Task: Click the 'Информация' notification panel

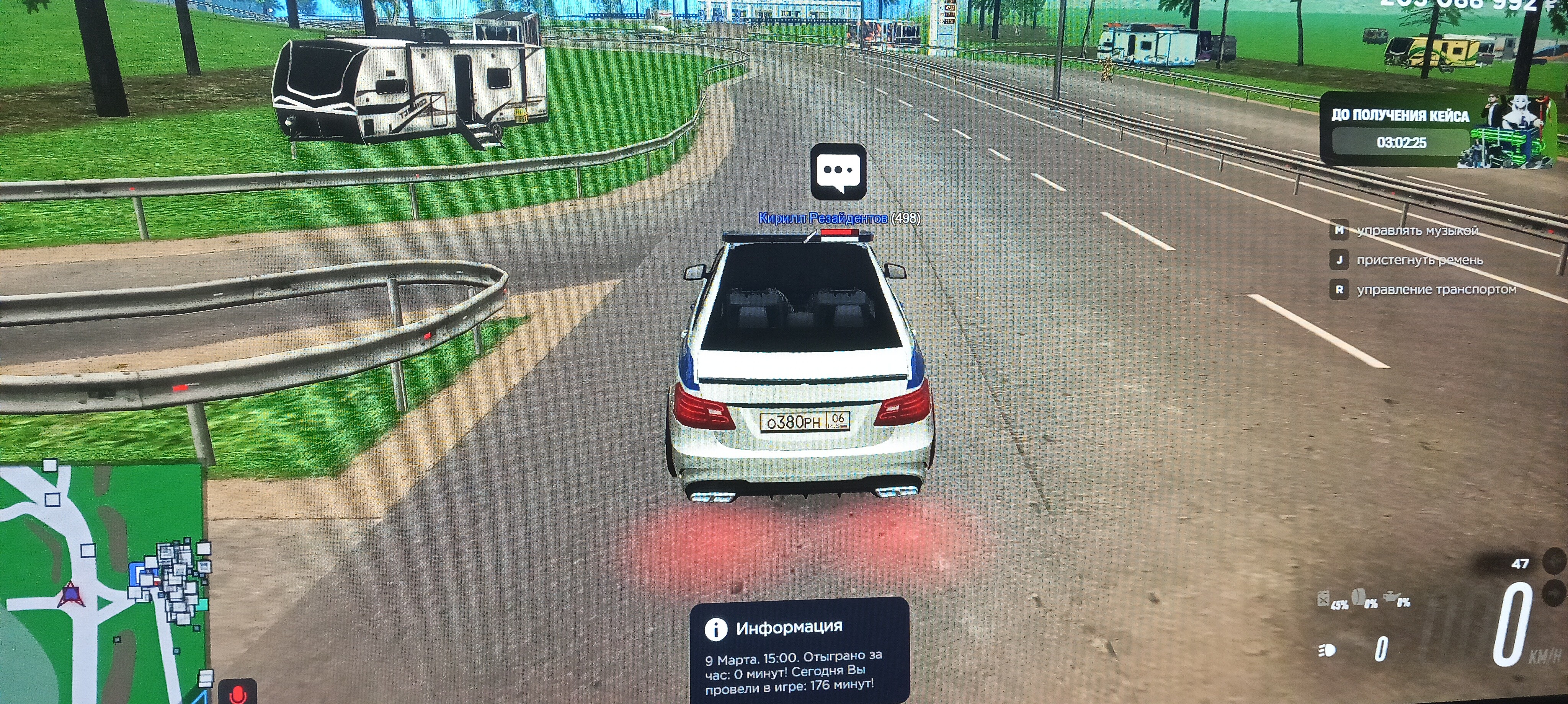Action: click(799, 651)
